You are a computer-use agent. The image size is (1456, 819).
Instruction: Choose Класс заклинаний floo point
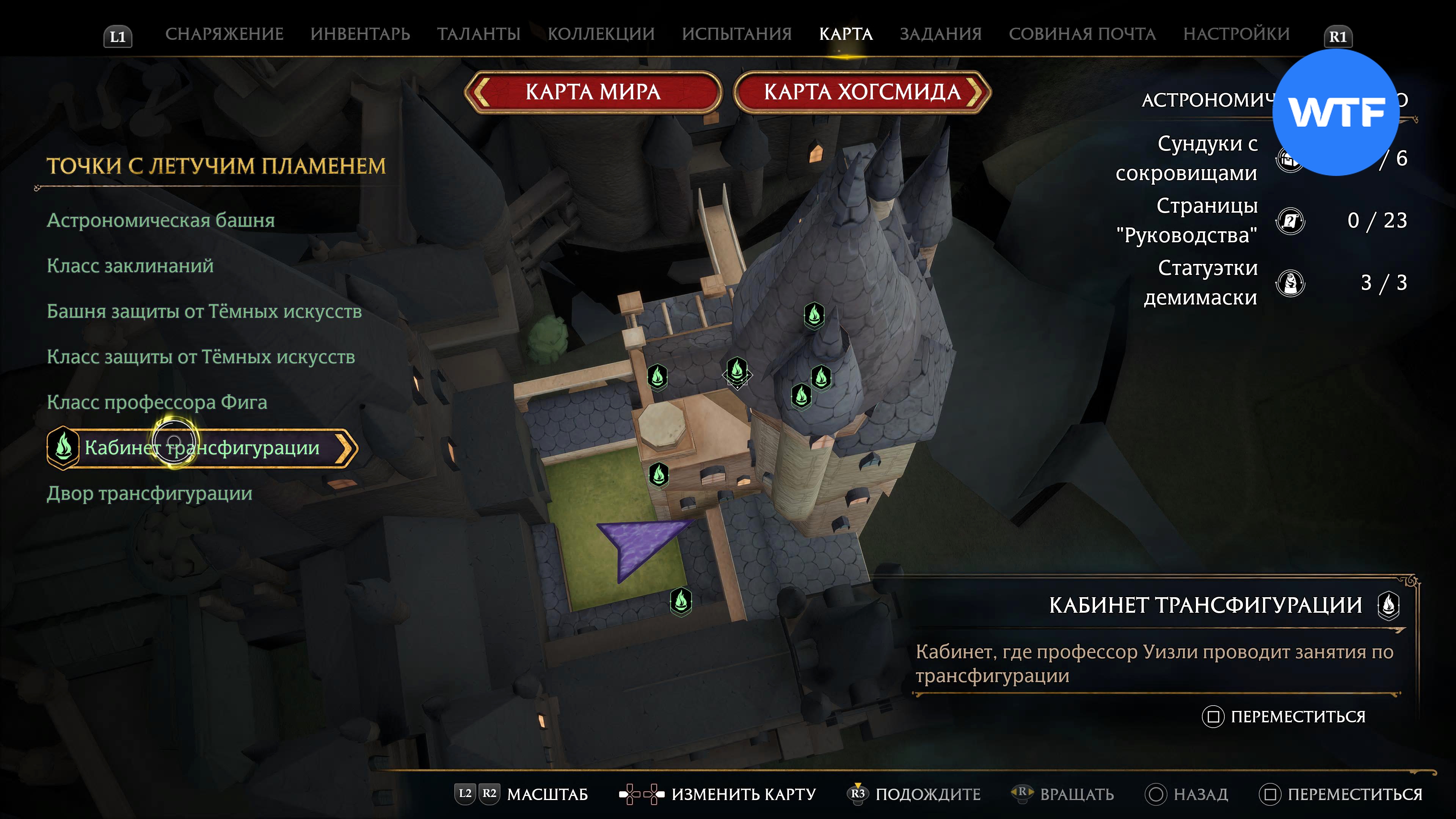(130, 266)
